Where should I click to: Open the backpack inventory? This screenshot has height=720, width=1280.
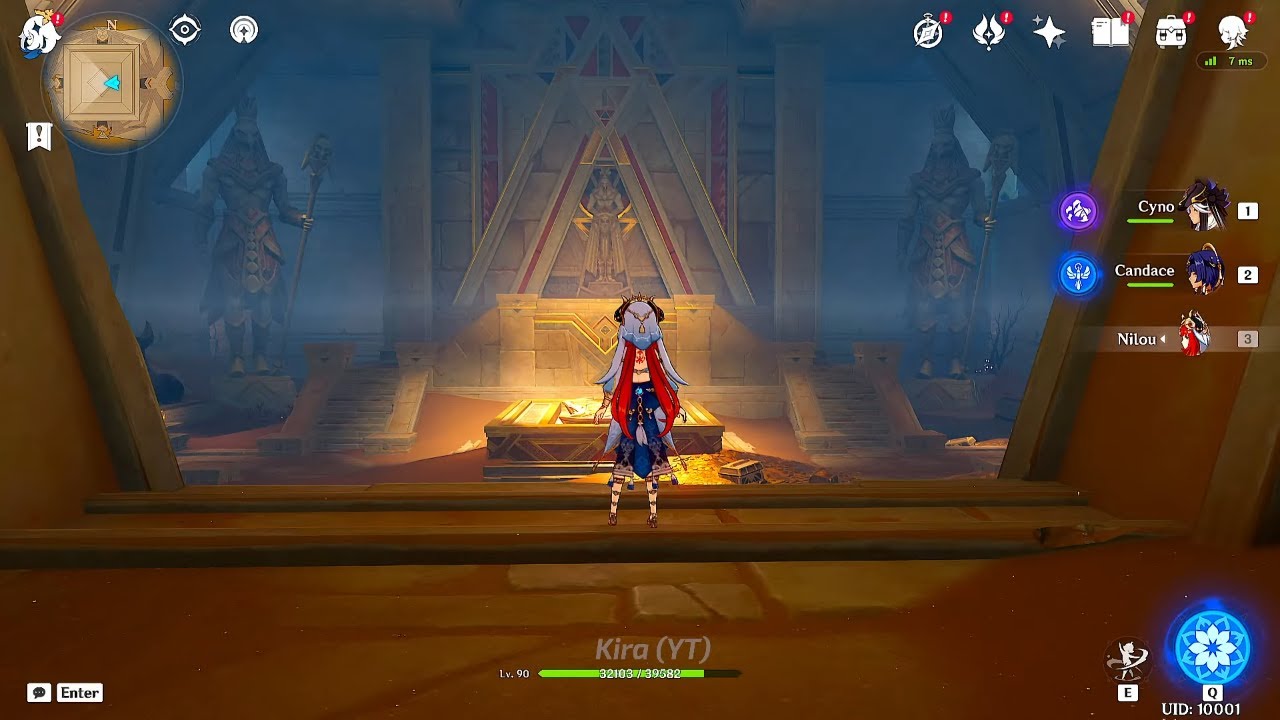tap(1170, 33)
